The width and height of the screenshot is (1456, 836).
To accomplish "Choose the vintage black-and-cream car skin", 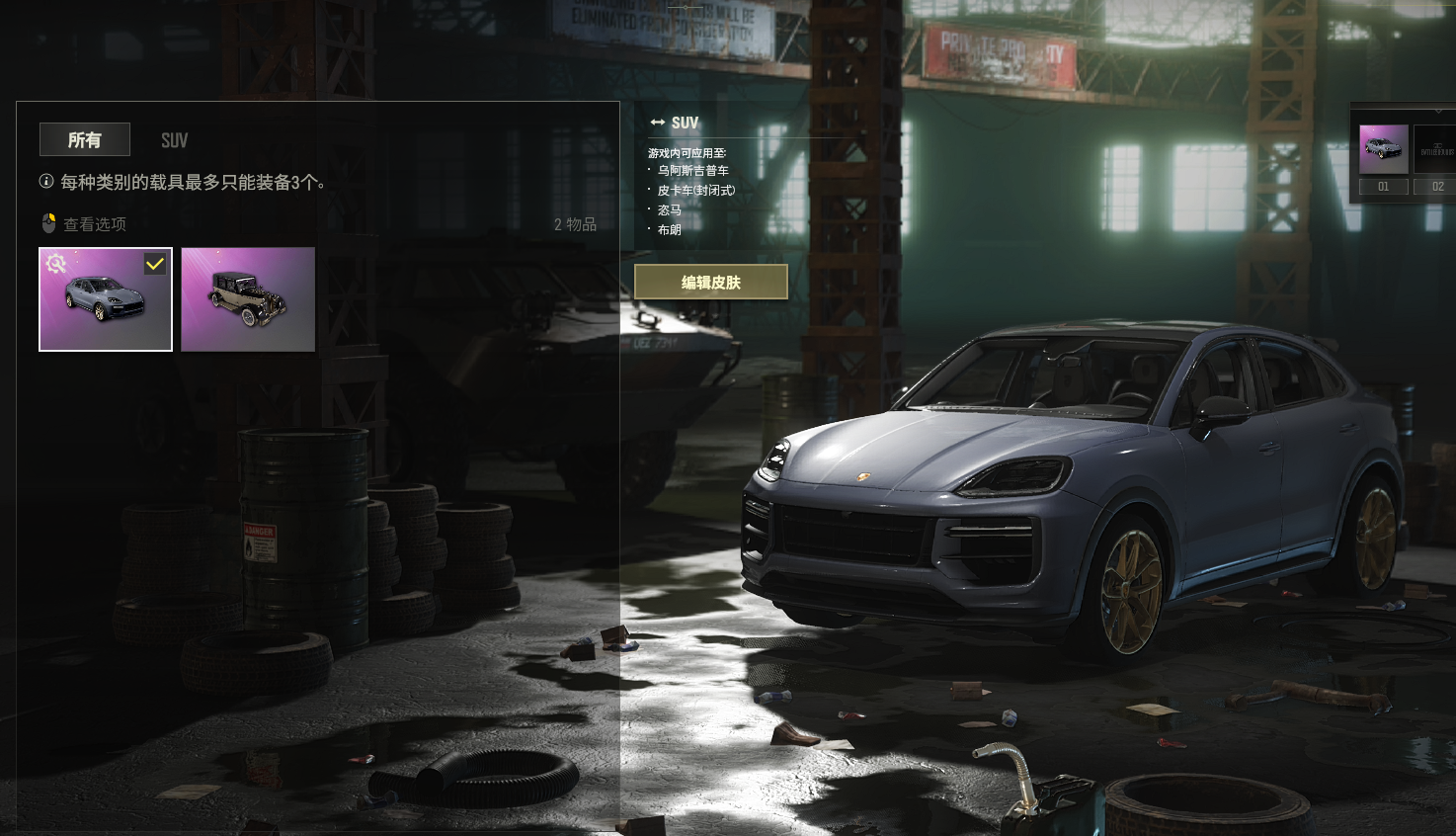I will [248, 299].
